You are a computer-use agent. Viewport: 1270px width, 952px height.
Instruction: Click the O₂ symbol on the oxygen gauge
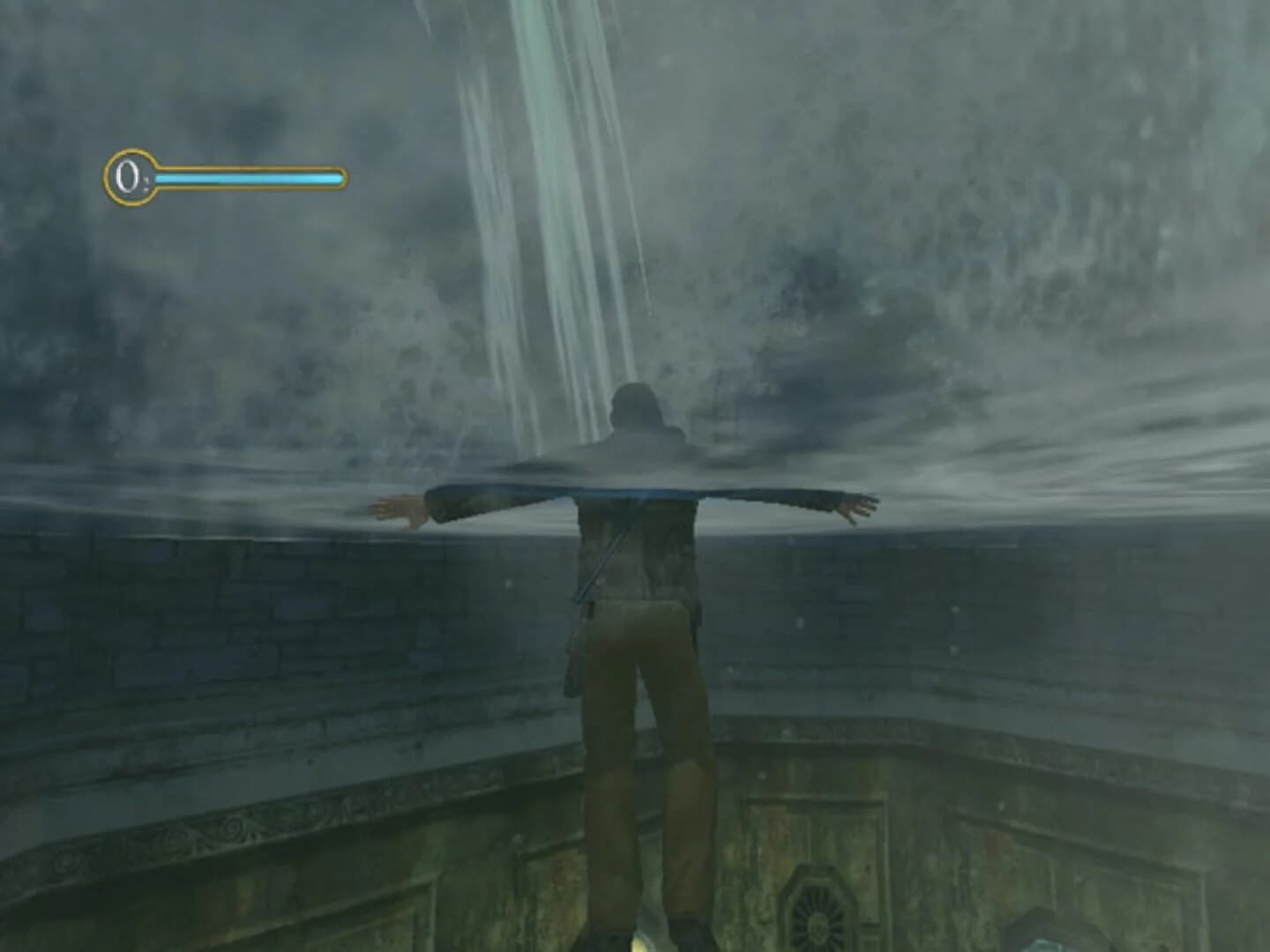click(126, 176)
